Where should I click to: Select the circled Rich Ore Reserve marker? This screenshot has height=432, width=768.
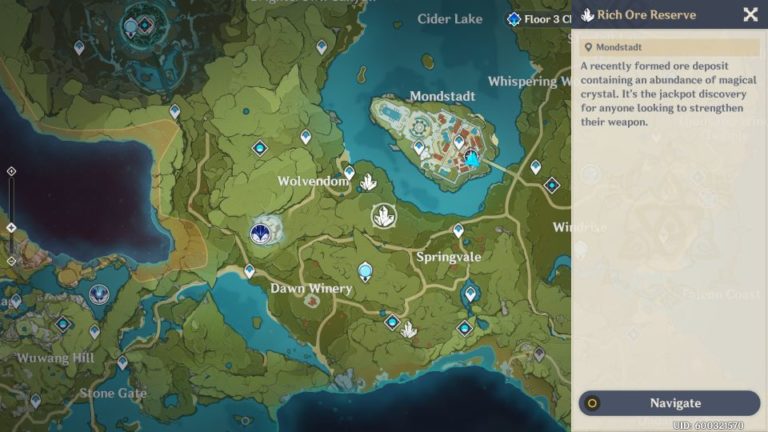(383, 215)
